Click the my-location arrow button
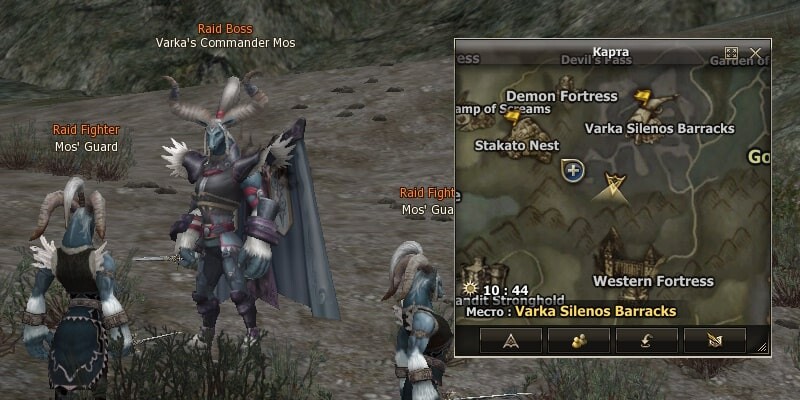 (511, 340)
